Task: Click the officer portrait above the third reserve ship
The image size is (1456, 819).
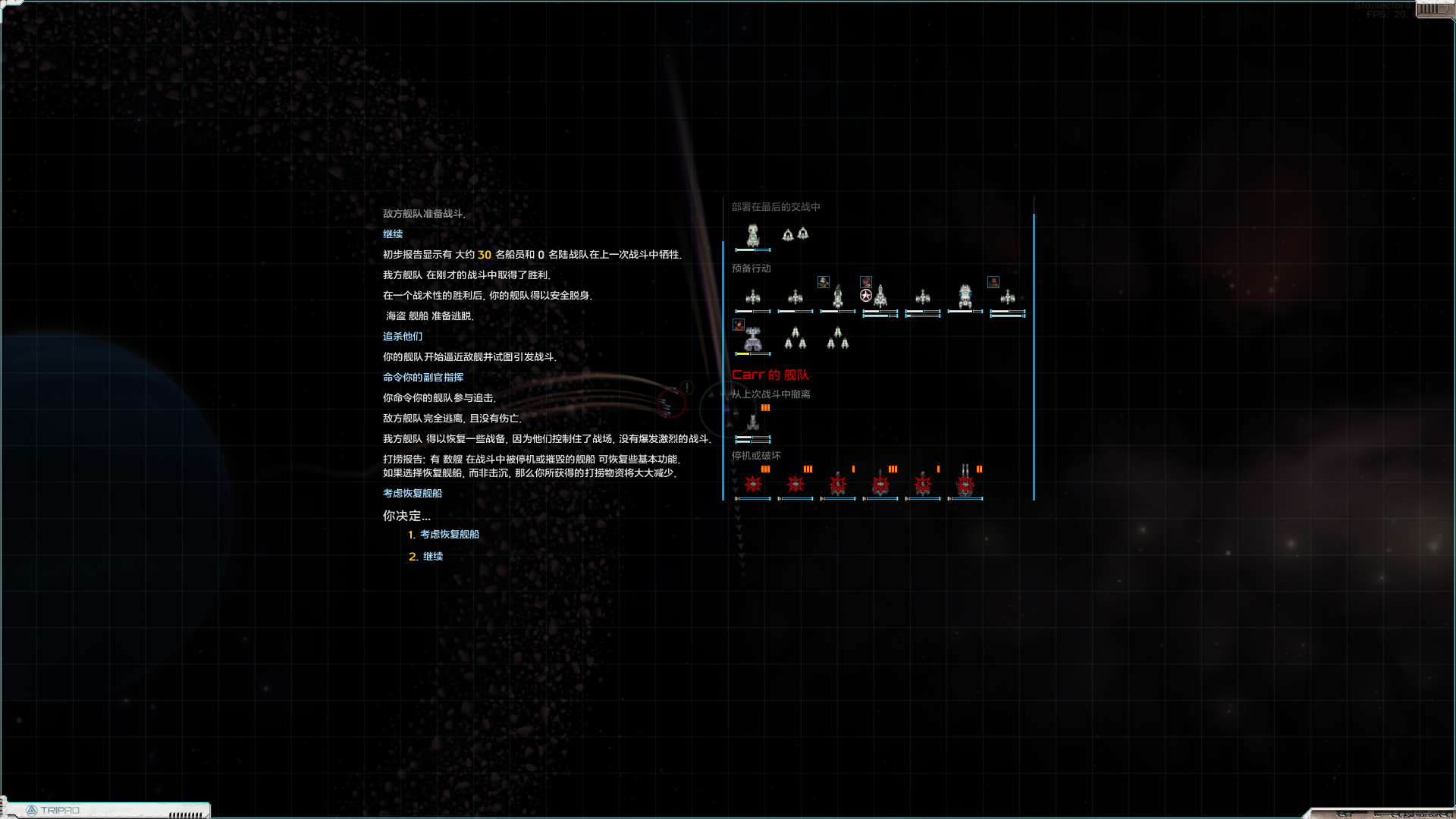Action: click(x=824, y=281)
